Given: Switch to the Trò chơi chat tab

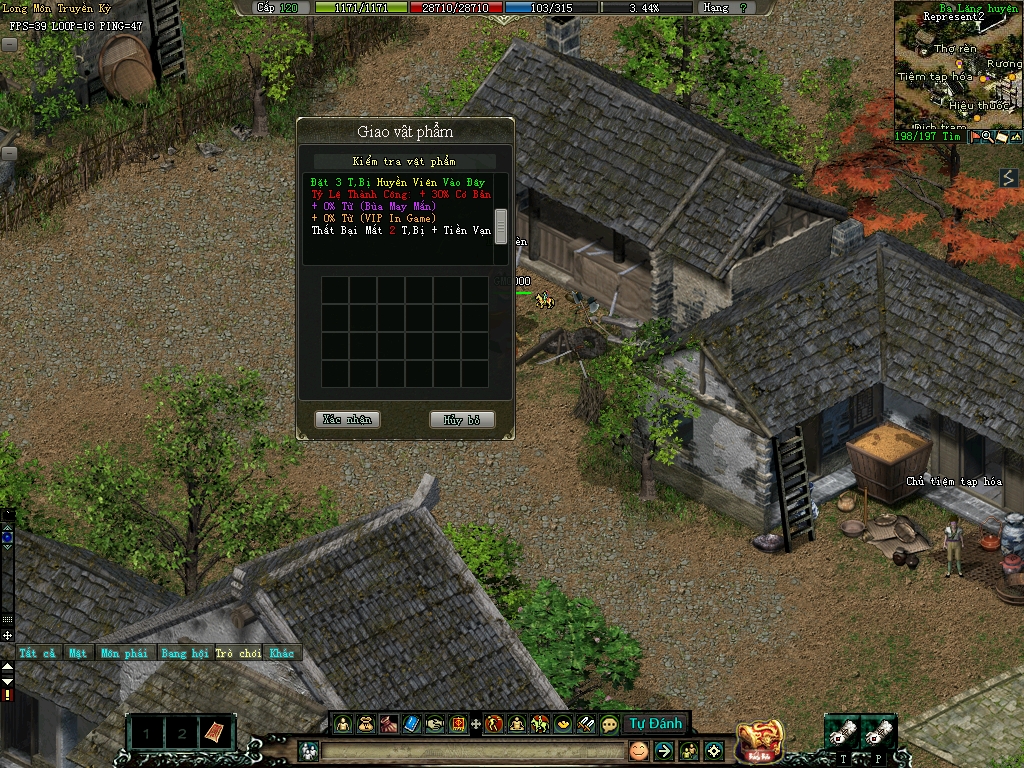Looking at the screenshot, I should click(x=237, y=653).
